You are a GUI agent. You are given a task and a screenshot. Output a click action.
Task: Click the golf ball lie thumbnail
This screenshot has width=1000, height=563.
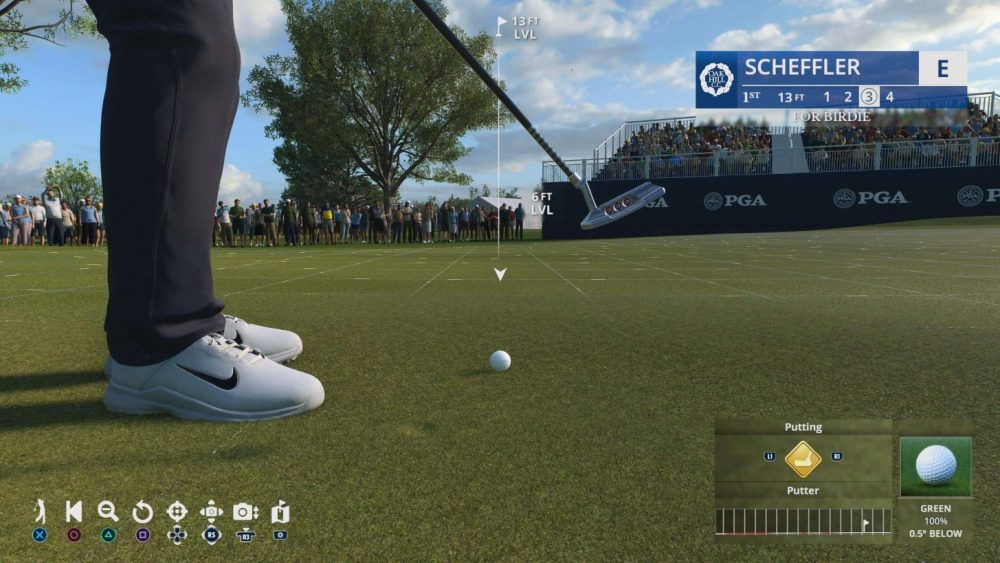(x=935, y=465)
